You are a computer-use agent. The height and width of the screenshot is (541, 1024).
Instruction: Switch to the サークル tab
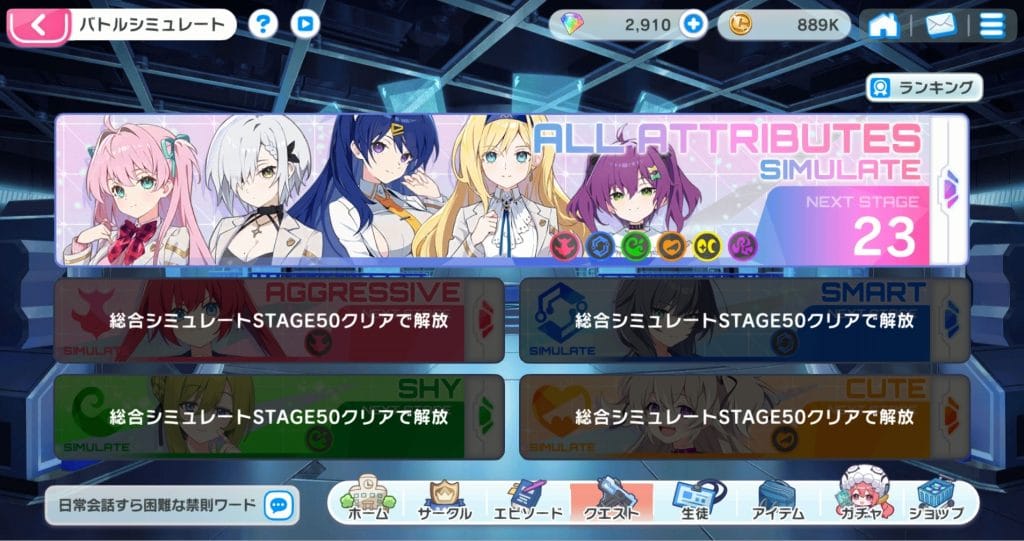tap(444, 501)
